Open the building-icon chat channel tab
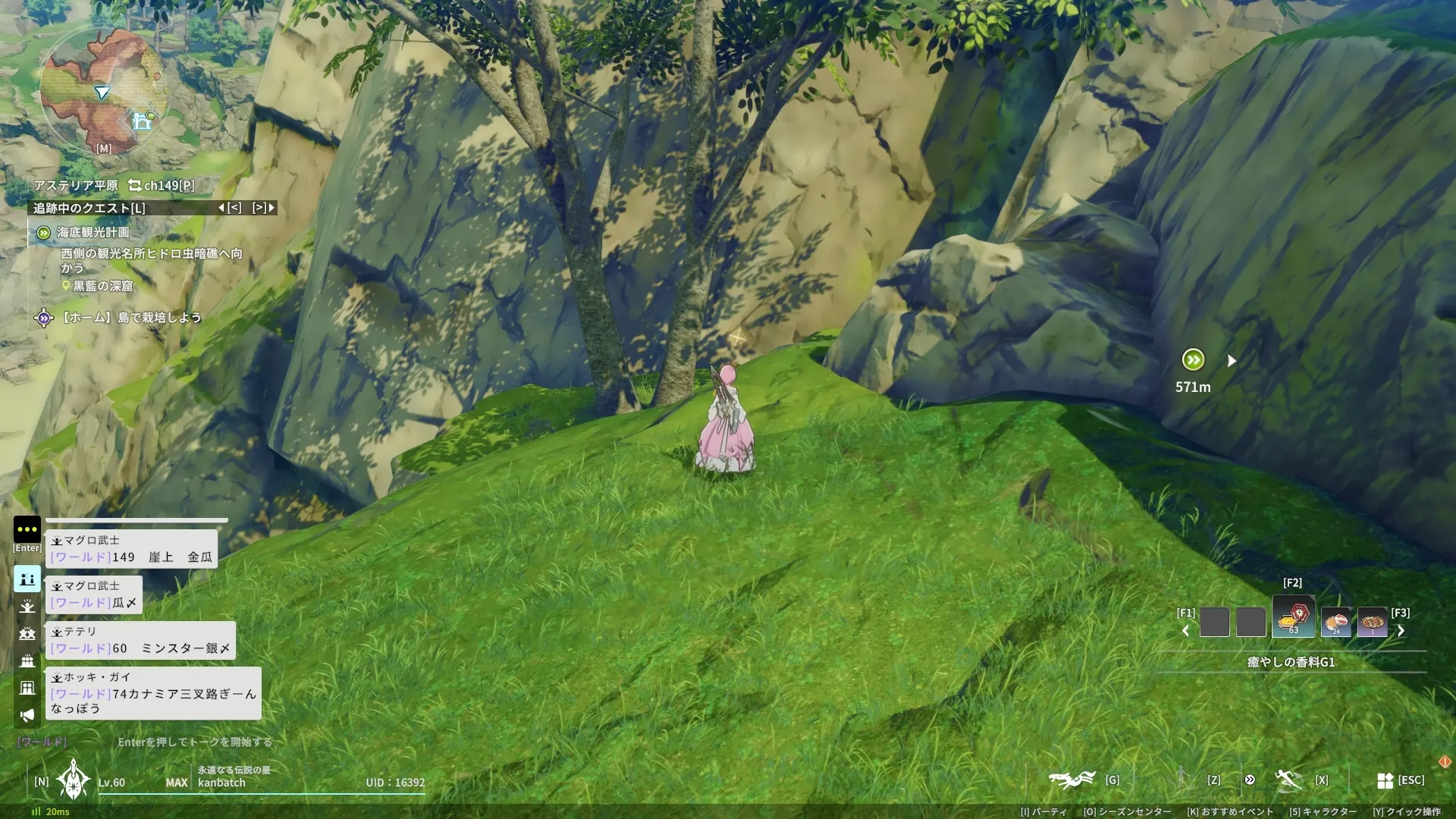This screenshot has width=1456, height=819. pyautogui.click(x=27, y=688)
